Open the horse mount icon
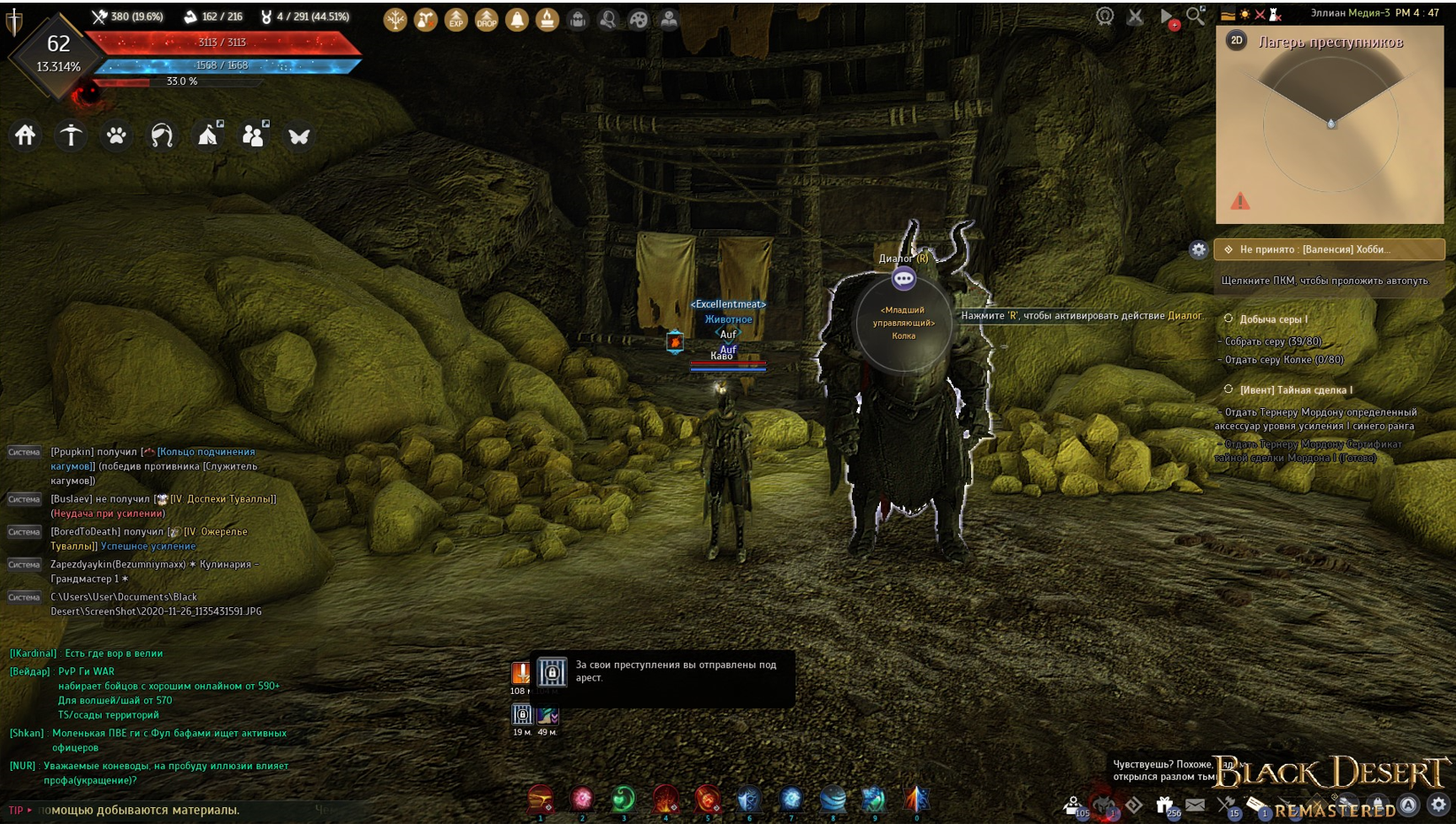 click(x=162, y=135)
